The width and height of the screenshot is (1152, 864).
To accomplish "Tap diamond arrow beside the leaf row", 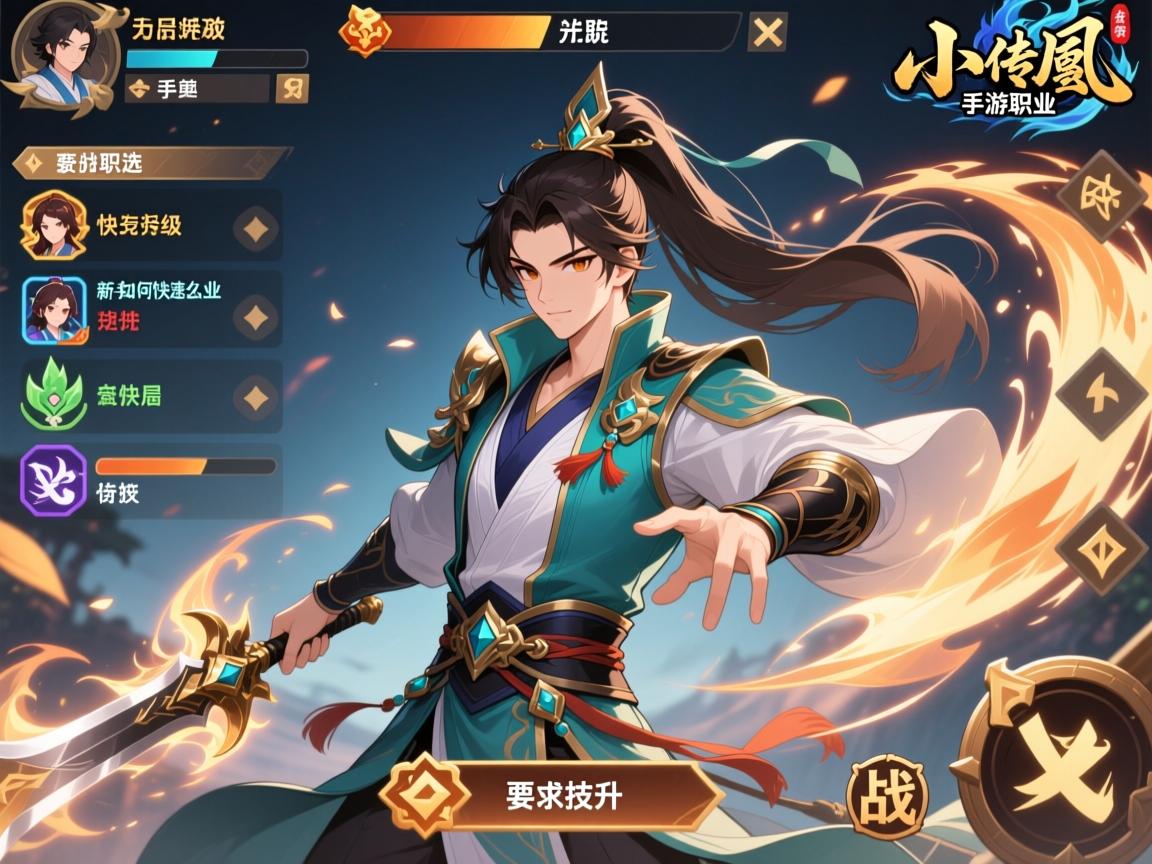I will coord(257,397).
